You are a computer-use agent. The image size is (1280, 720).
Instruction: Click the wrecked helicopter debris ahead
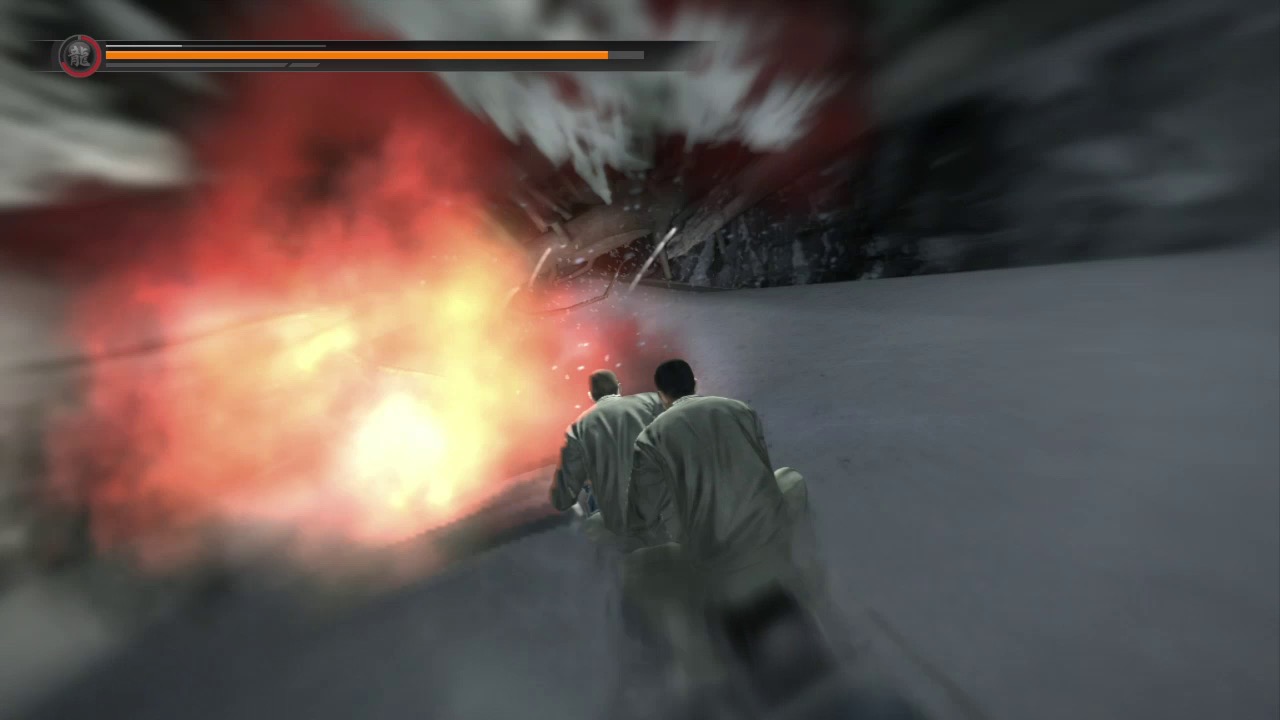[620, 230]
